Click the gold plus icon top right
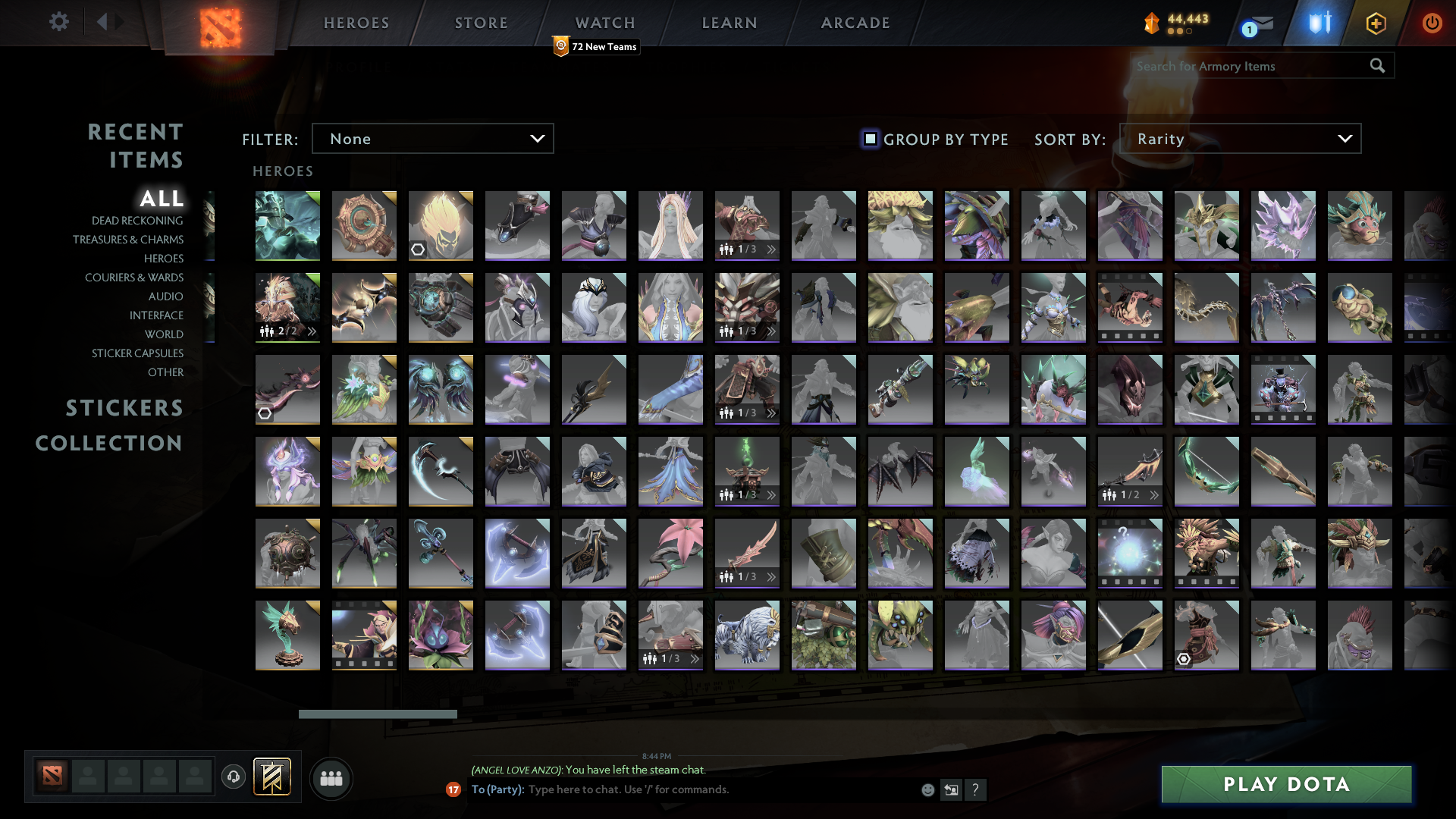 [x=1376, y=23]
